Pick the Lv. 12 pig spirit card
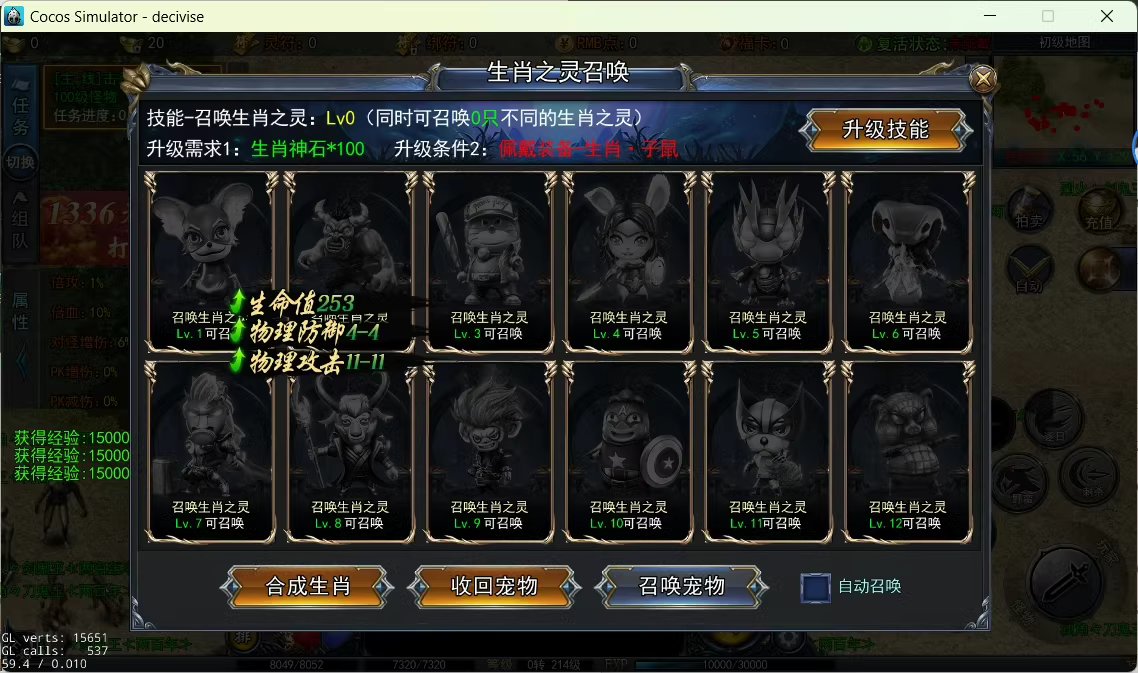Screen dimensions: 1138x673 pos(907,450)
